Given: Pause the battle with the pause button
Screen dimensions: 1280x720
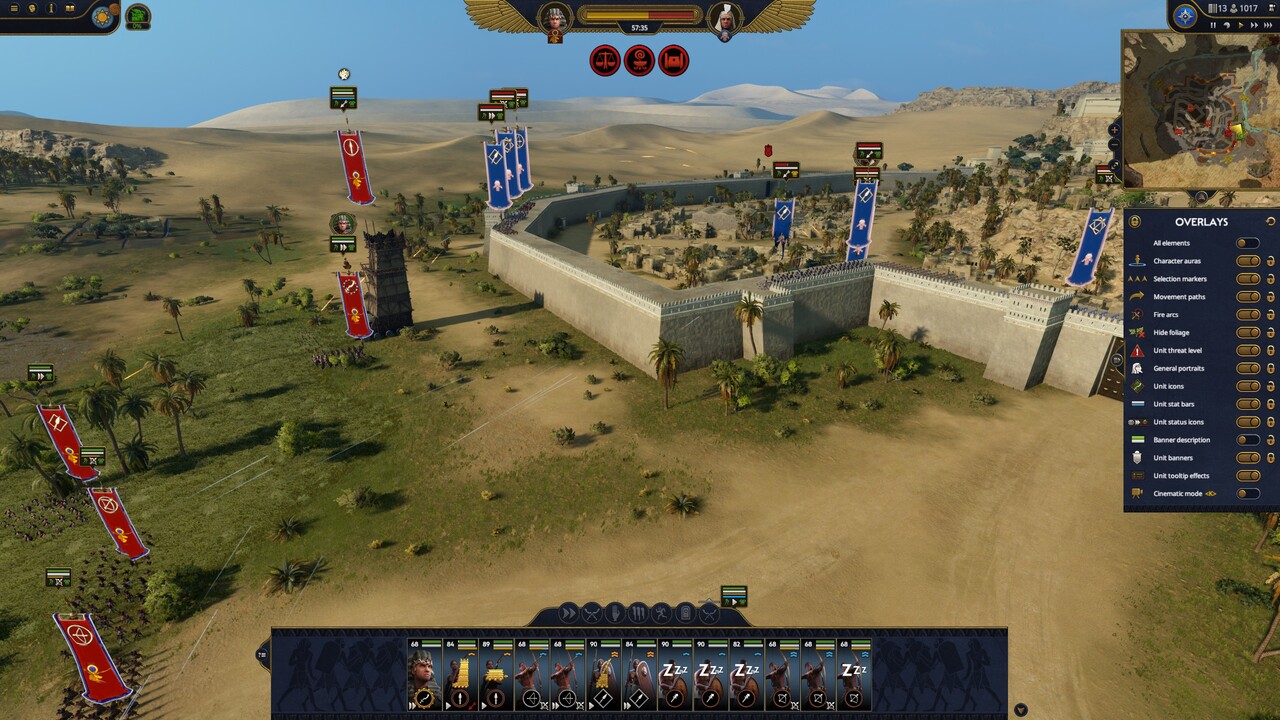Looking at the screenshot, I should point(1213,24).
